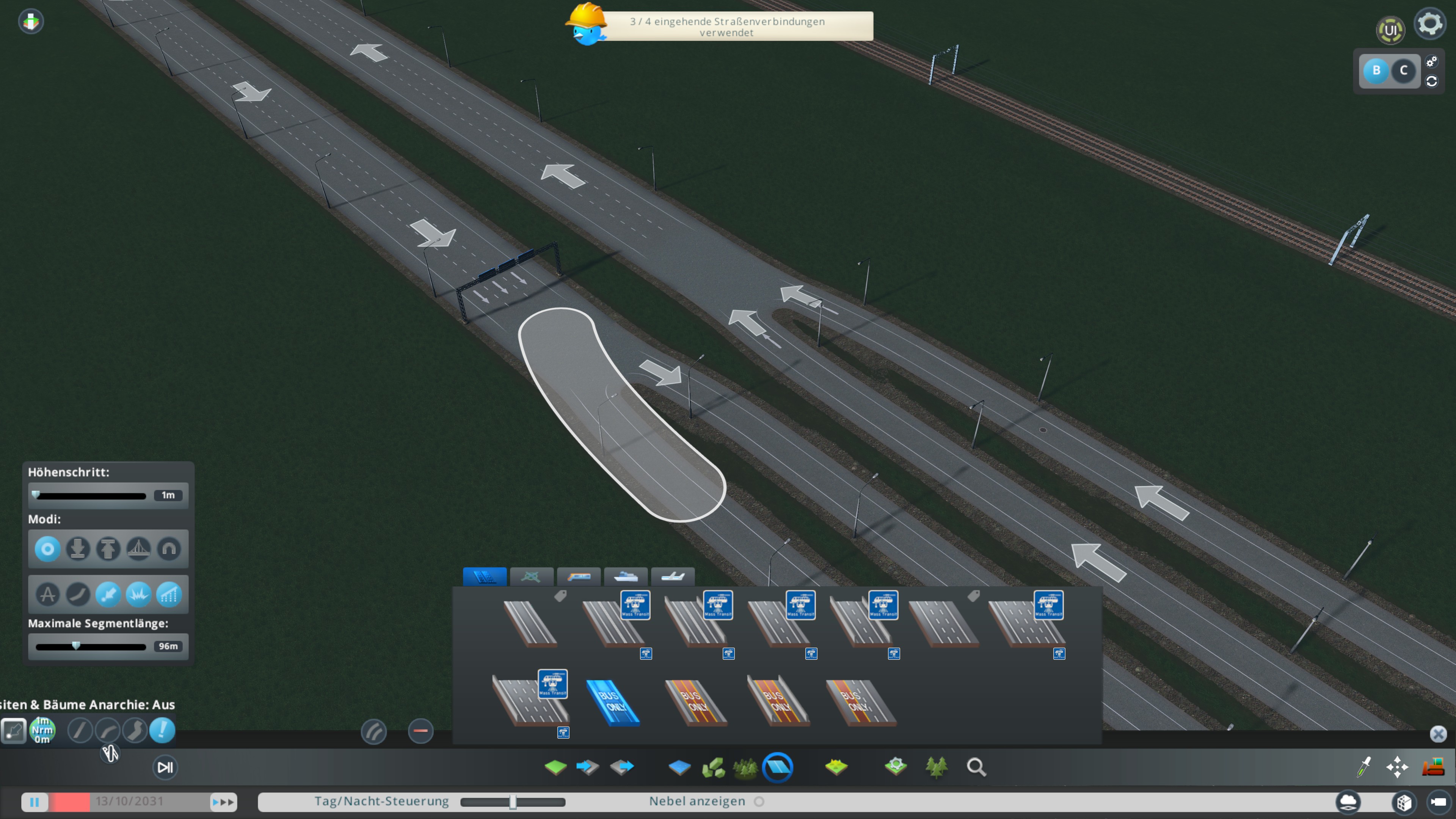Viewport: 1456px width, 819px height.
Task: Select the Tunnel building mode
Action: click(x=169, y=549)
